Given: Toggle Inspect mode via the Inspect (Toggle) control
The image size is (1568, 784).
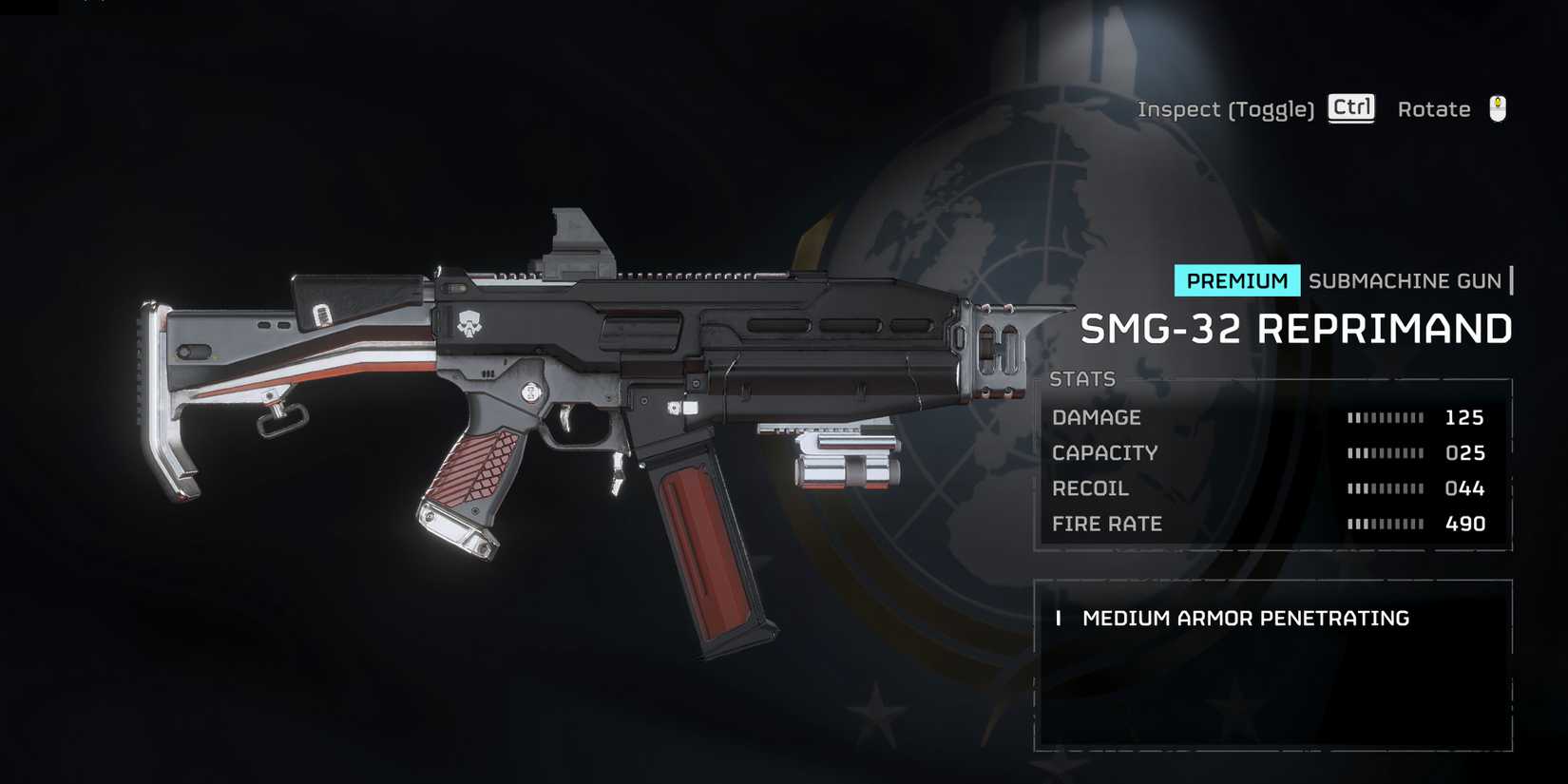Looking at the screenshot, I should pyautogui.click(x=1224, y=108).
